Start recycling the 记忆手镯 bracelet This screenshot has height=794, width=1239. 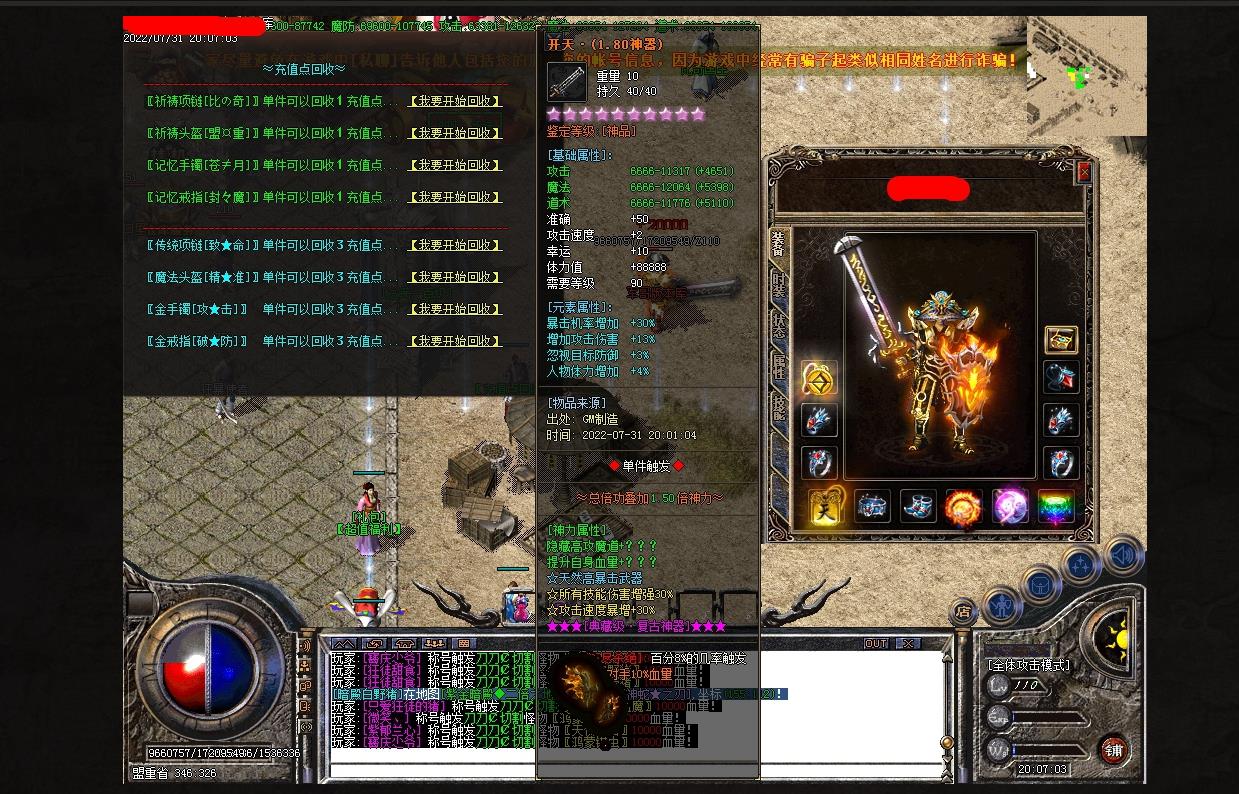(455, 165)
